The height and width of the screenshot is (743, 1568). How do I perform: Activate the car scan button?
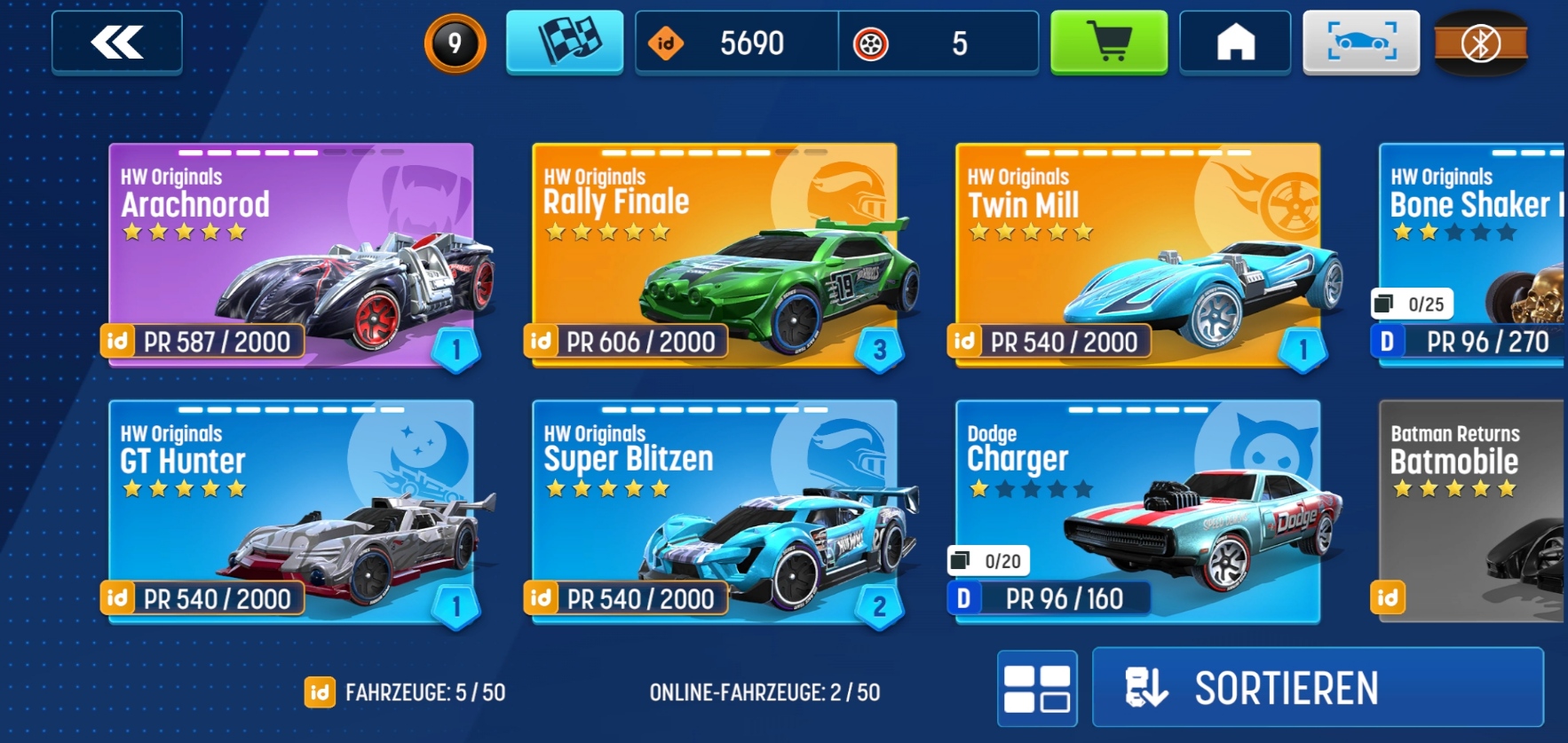[1361, 42]
